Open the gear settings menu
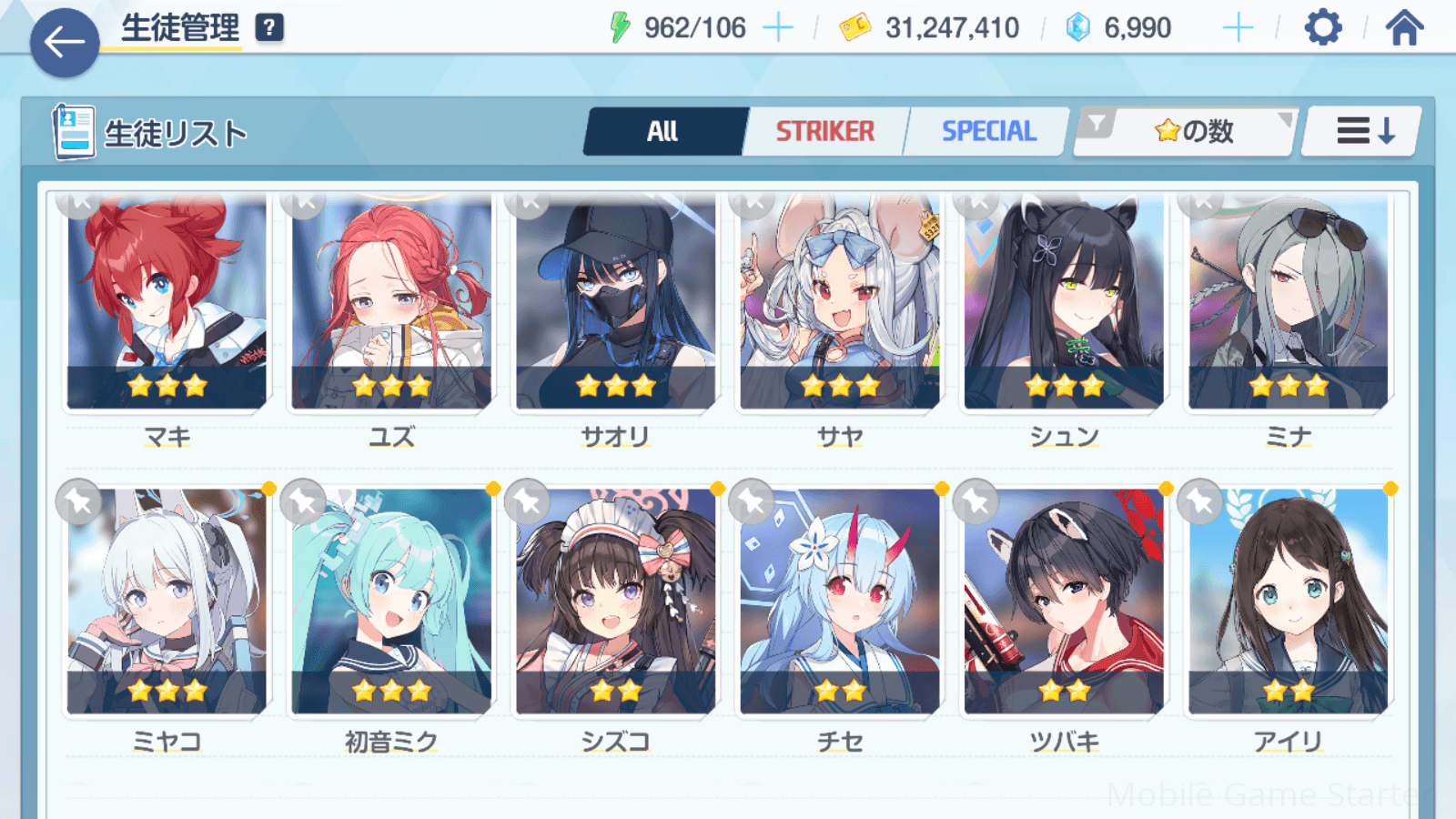Image resolution: width=1456 pixels, height=819 pixels. (1323, 28)
